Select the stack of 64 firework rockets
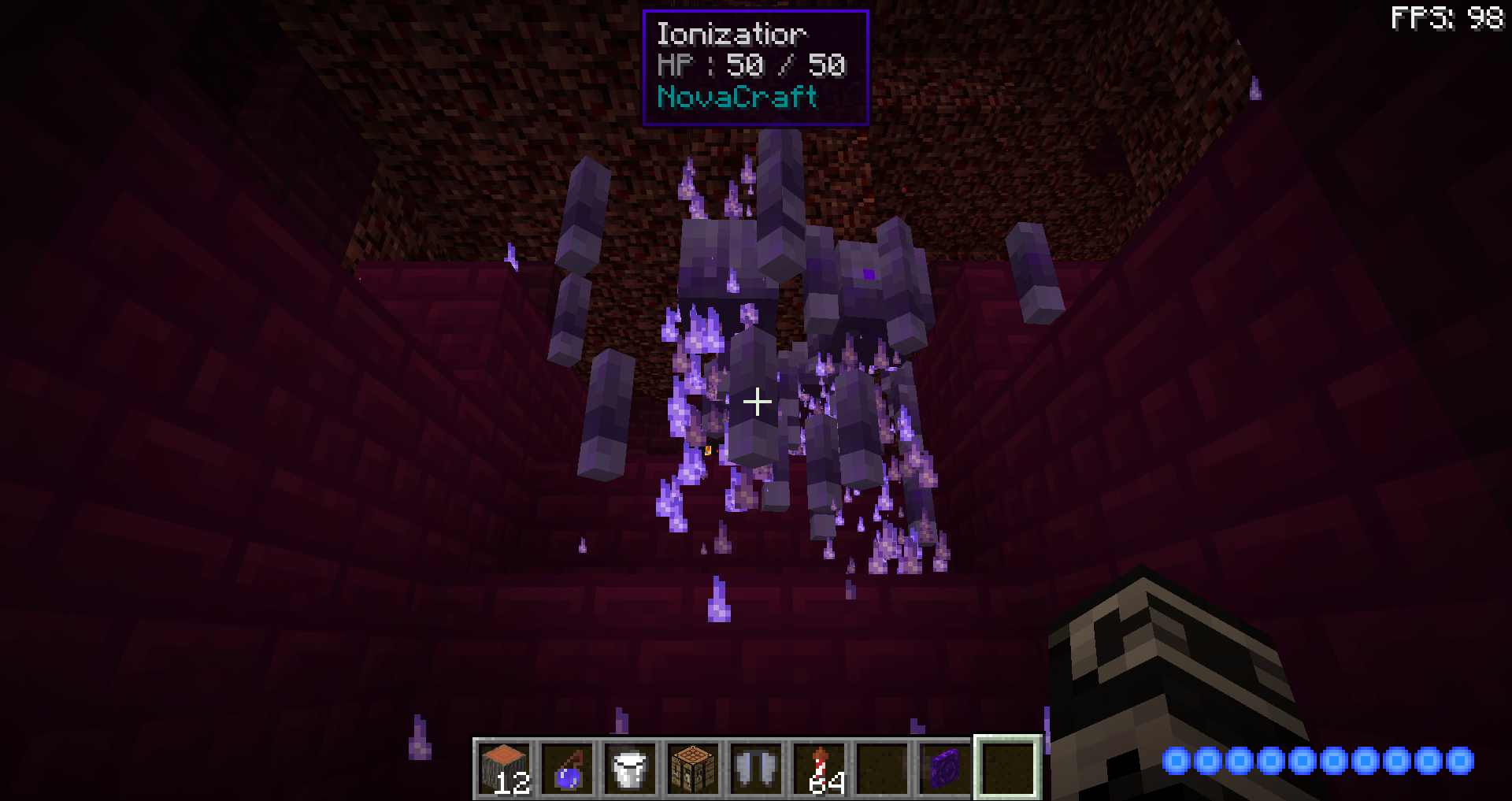This screenshot has height=801, width=1512. [x=817, y=768]
